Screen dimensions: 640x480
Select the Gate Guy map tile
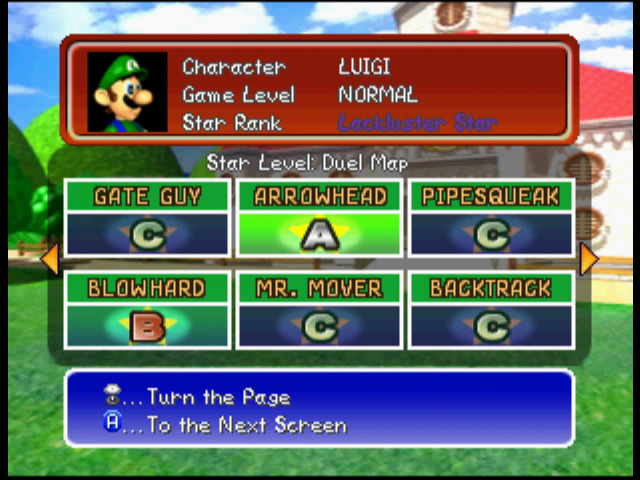coord(148,218)
